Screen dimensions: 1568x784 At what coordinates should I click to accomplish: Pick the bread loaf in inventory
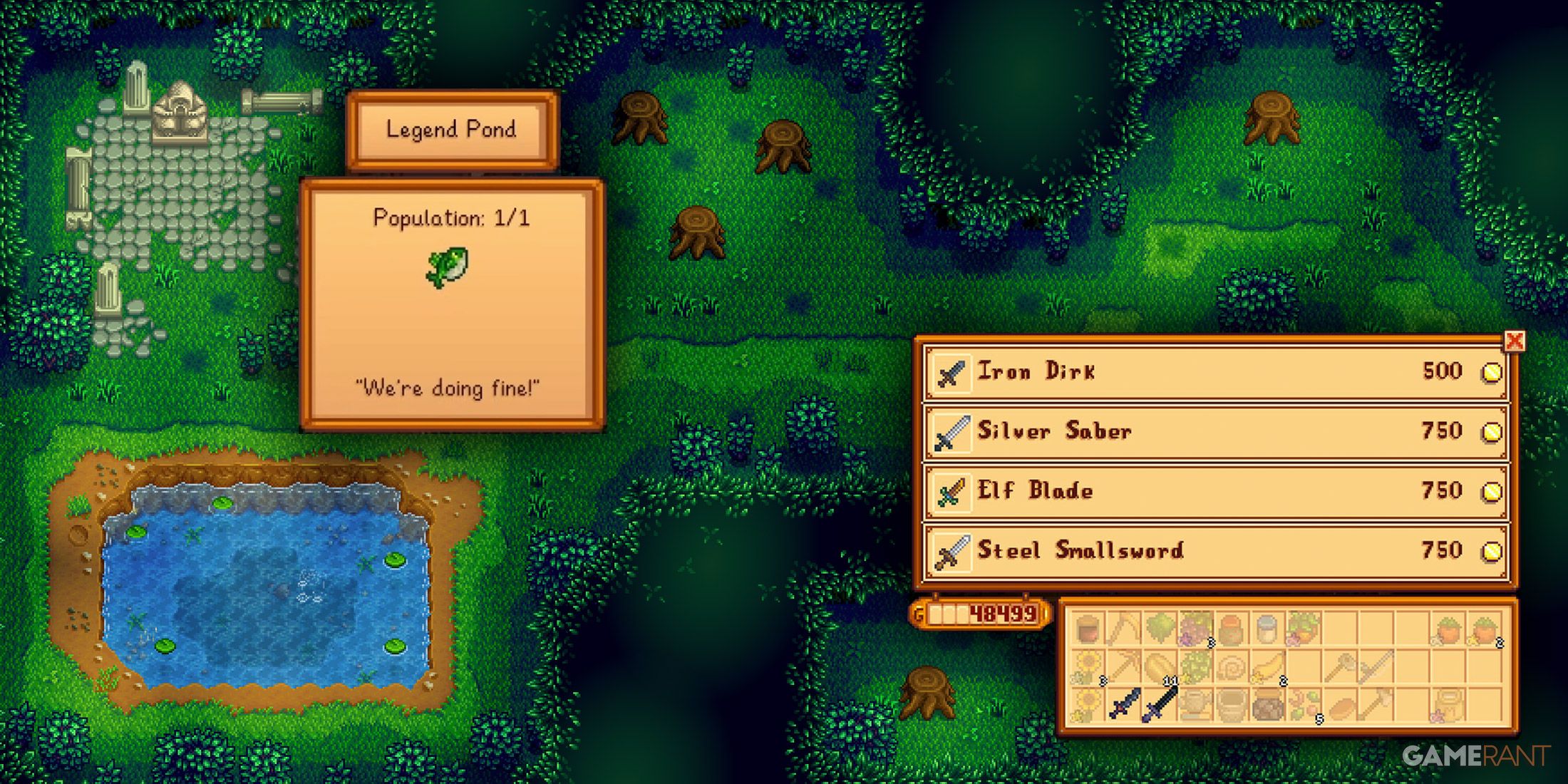1341,706
